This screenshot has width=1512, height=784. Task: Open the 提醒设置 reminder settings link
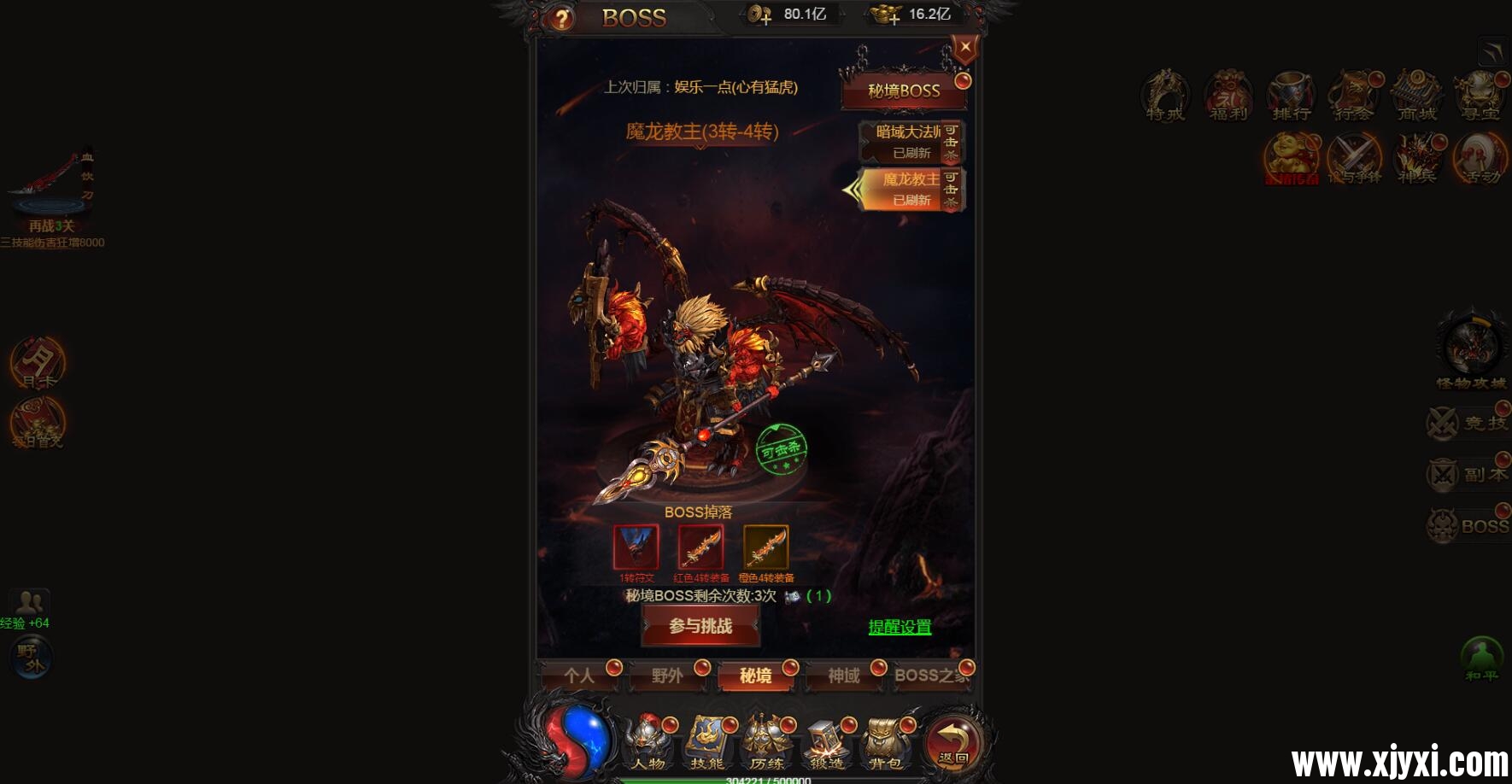[900, 626]
